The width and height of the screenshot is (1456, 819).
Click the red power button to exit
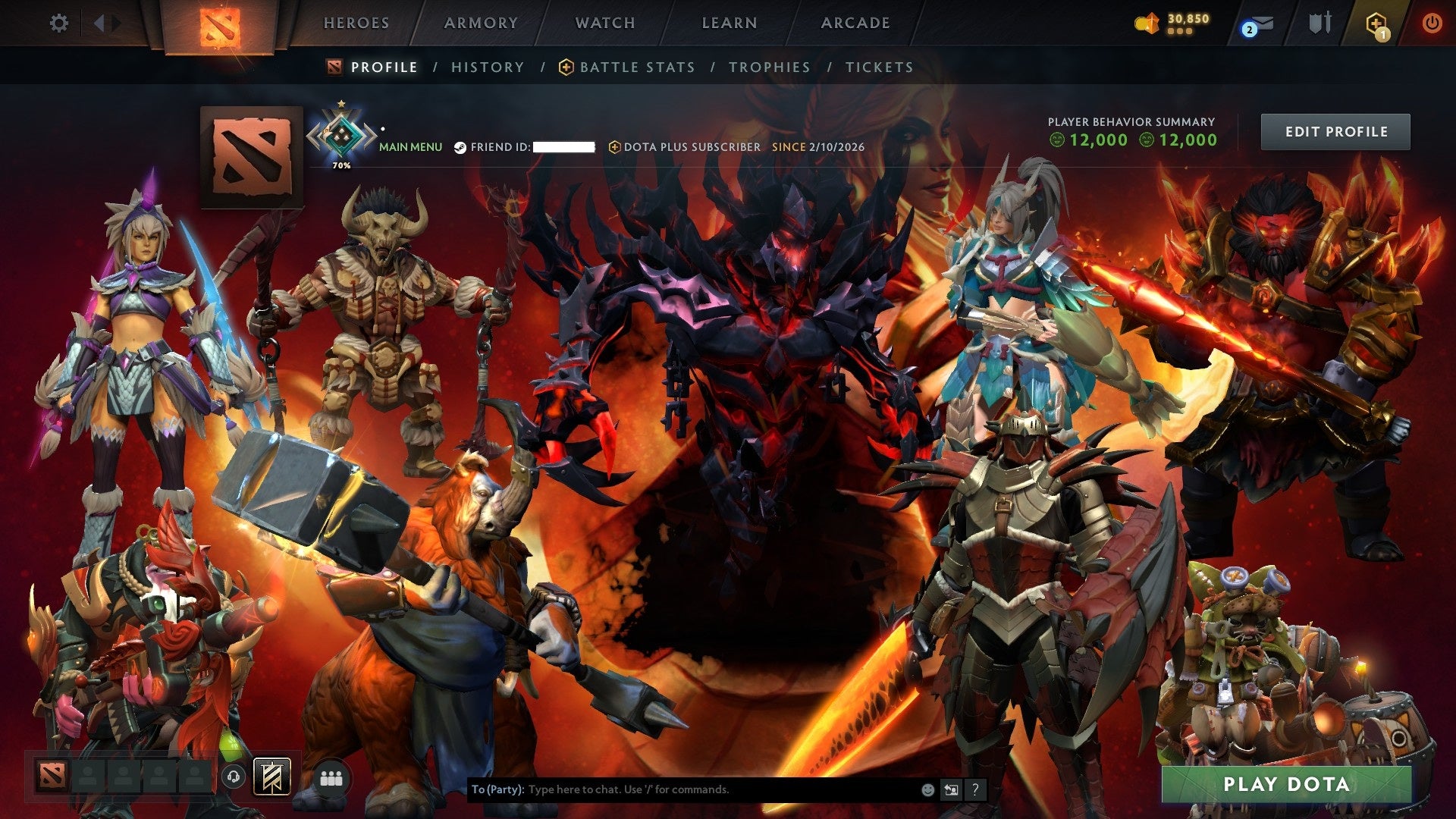[x=1432, y=23]
